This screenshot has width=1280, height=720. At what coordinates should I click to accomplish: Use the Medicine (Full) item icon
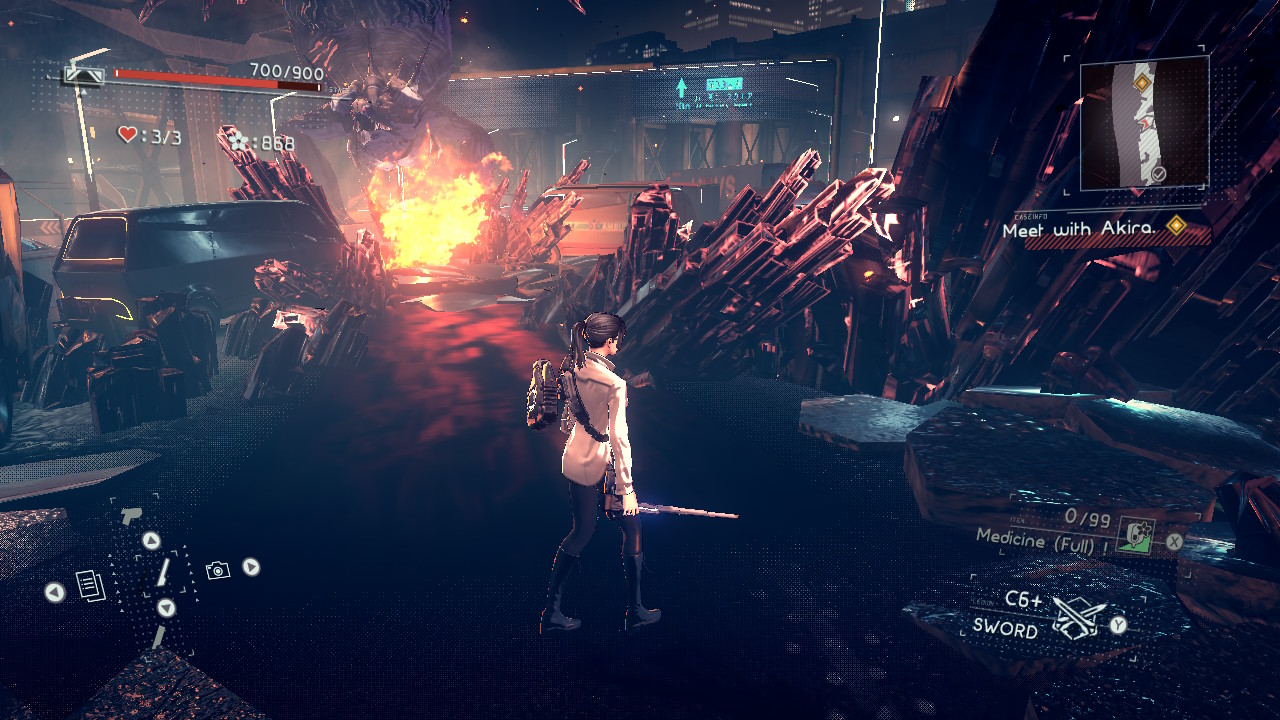1134,537
